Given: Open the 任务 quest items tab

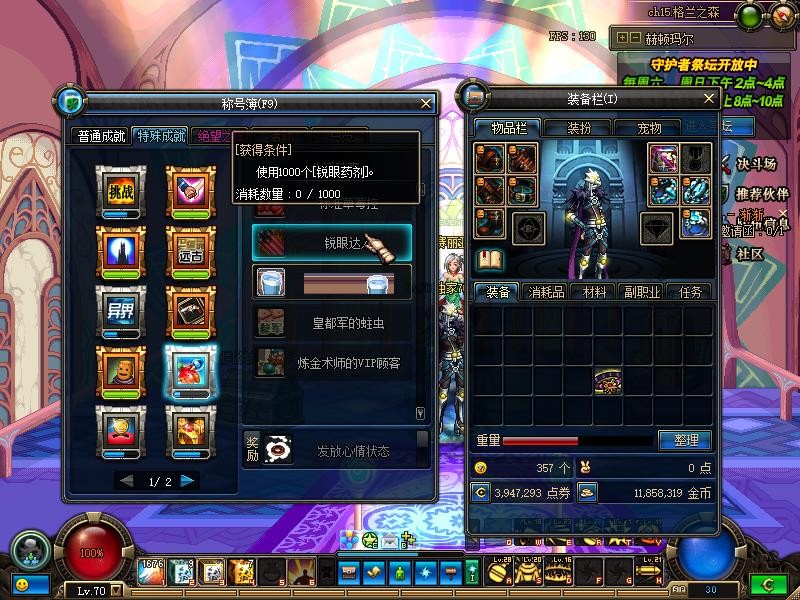Looking at the screenshot, I should 690,292.
